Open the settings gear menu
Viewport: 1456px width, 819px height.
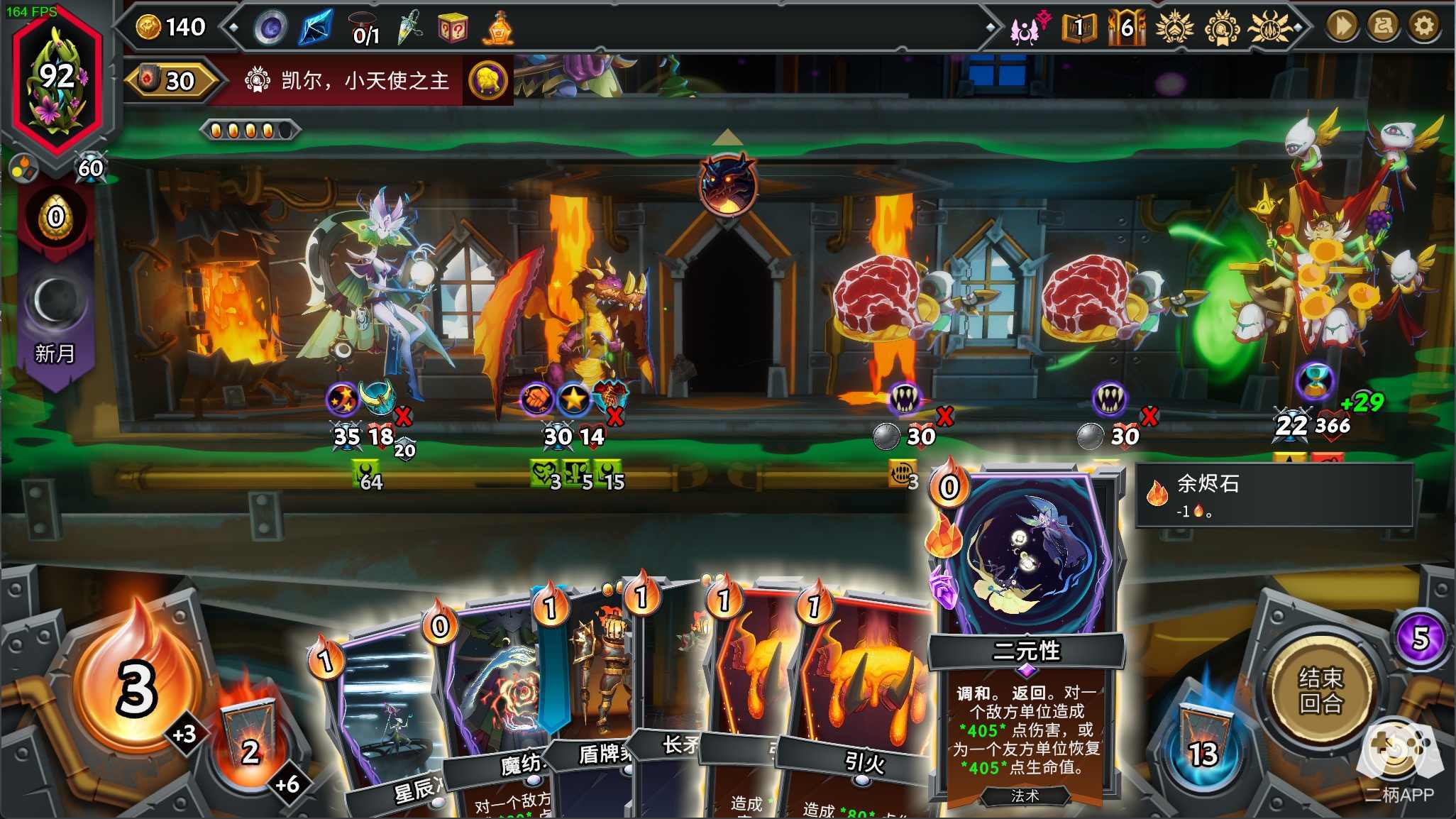click(1423, 26)
